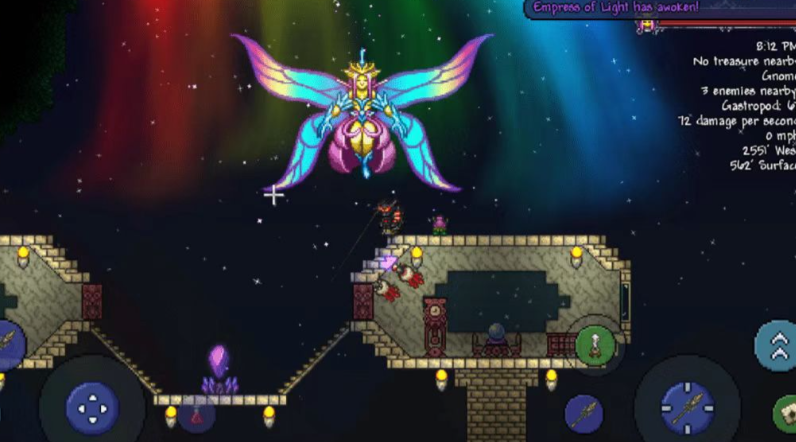Tap the green button in the bottom-right corner
This screenshot has width=796, height=442.
pos(786,414)
